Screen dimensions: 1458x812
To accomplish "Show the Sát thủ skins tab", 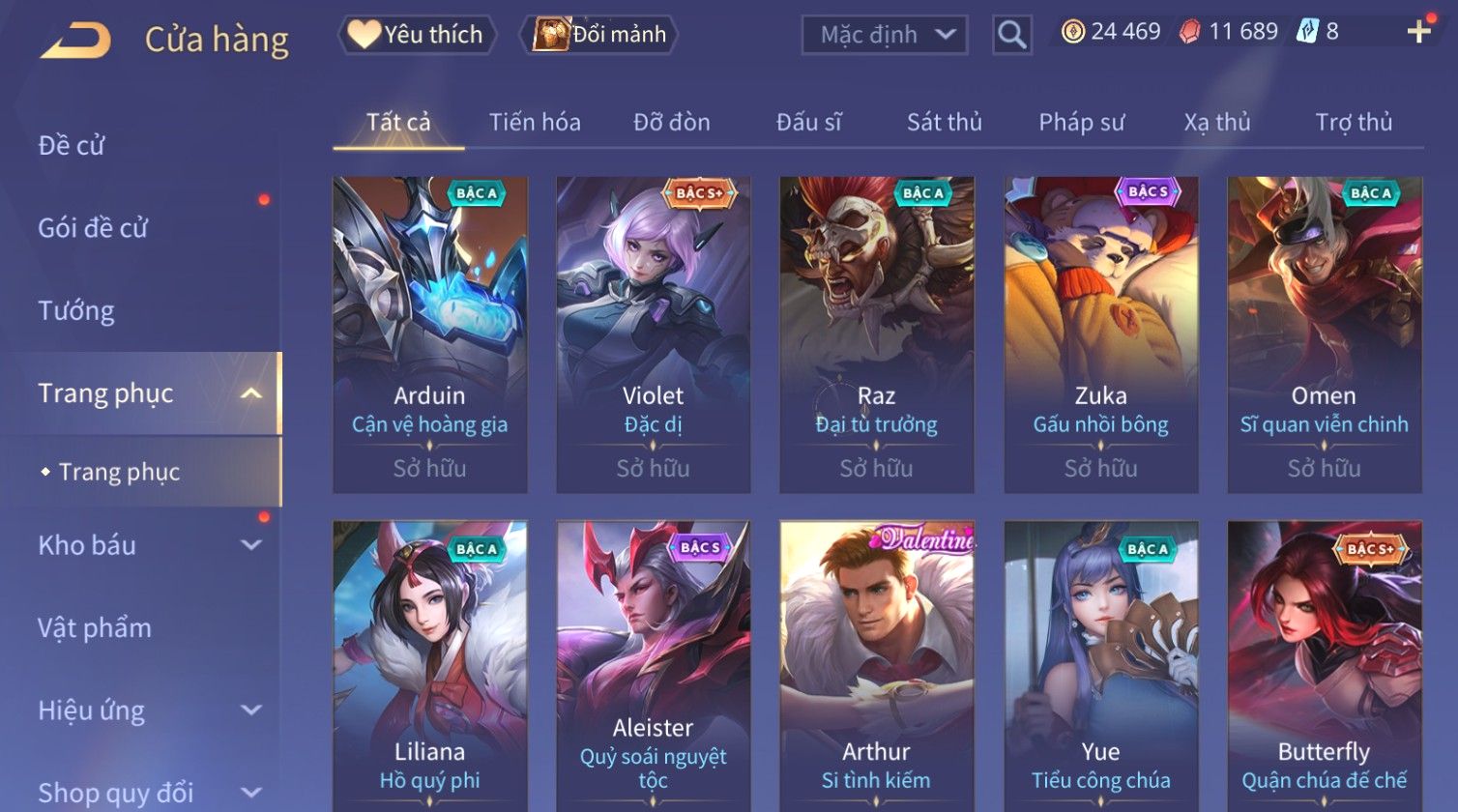I will pyautogui.click(x=944, y=123).
